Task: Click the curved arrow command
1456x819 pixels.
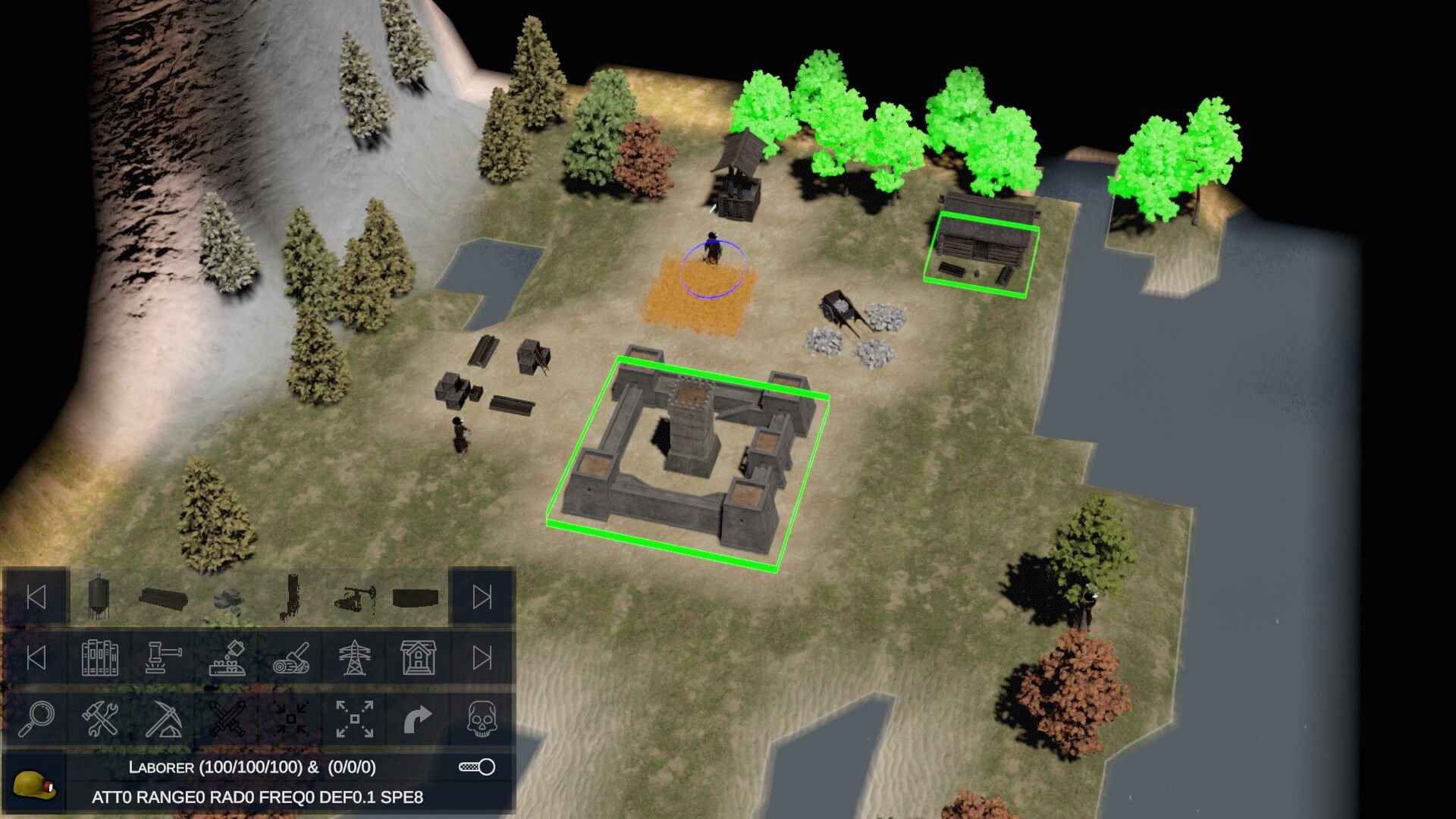Action: click(x=418, y=718)
